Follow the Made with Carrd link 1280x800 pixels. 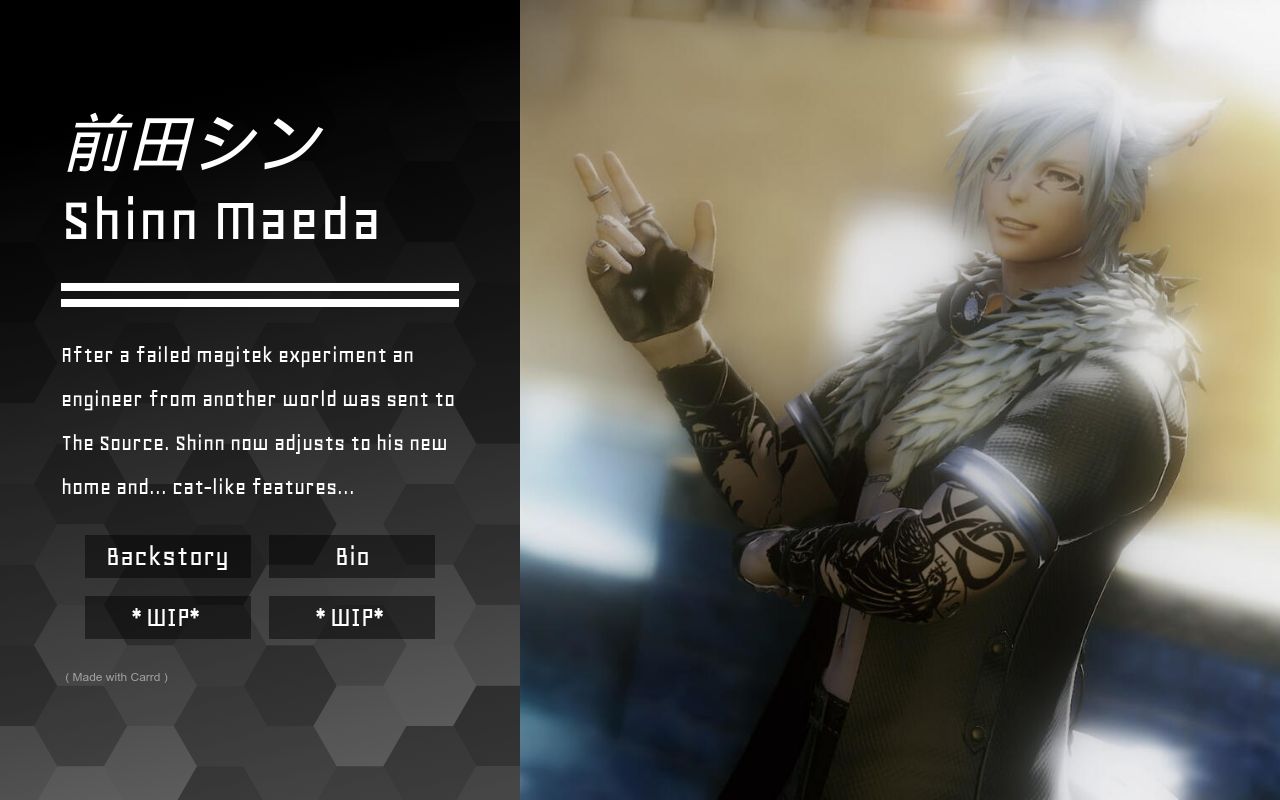coord(116,677)
